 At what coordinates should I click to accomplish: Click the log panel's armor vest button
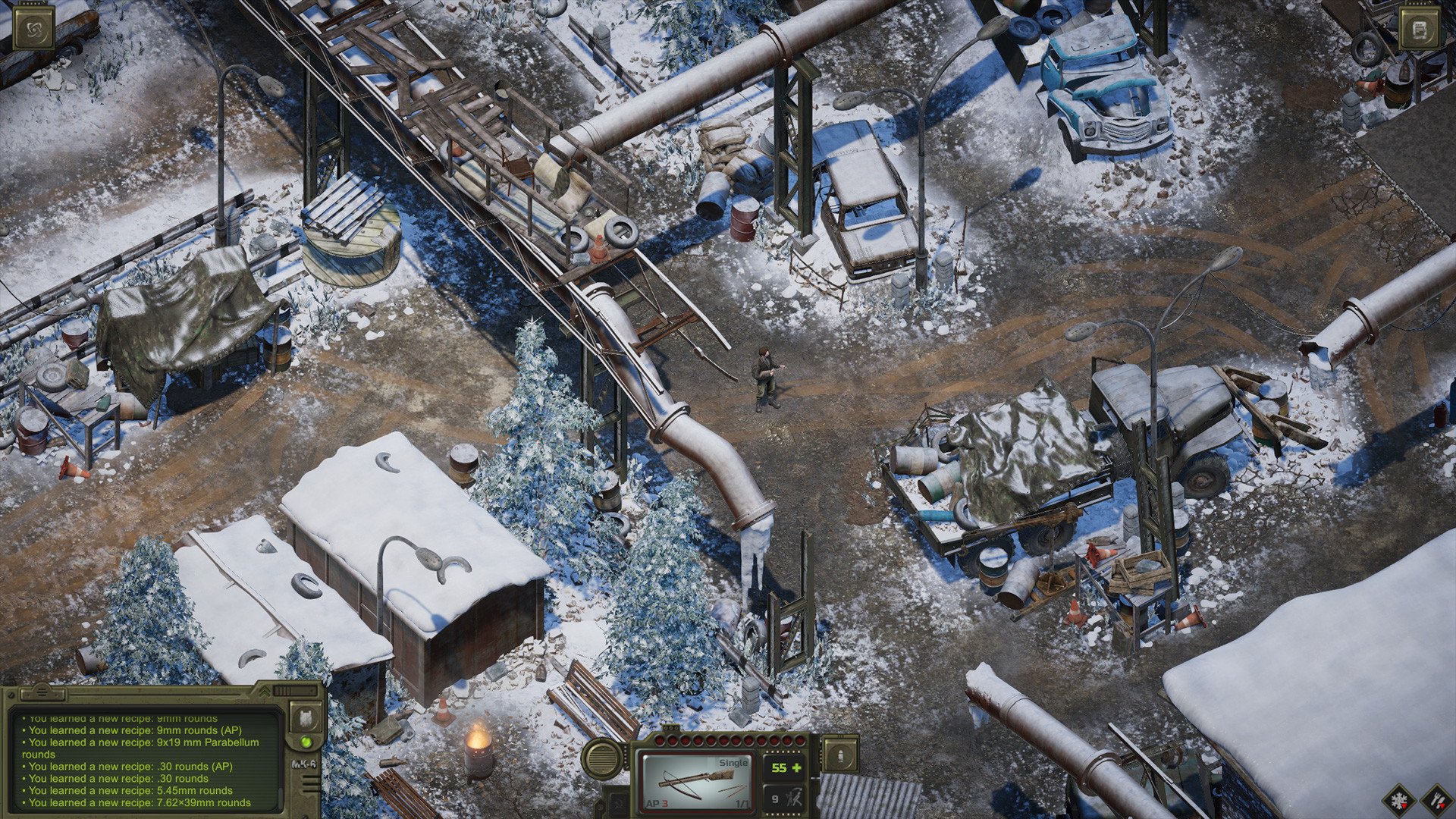(x=306, y=717)
